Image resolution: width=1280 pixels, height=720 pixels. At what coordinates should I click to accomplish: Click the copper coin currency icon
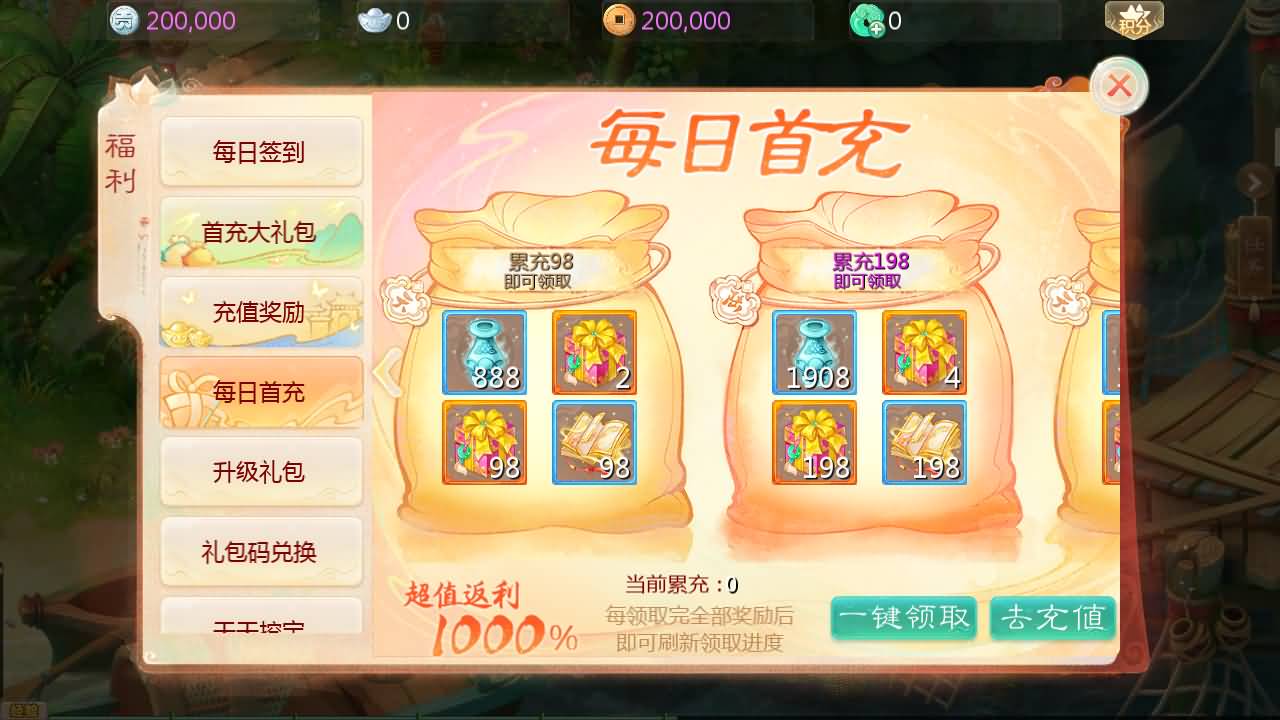(x=620, y=20)
